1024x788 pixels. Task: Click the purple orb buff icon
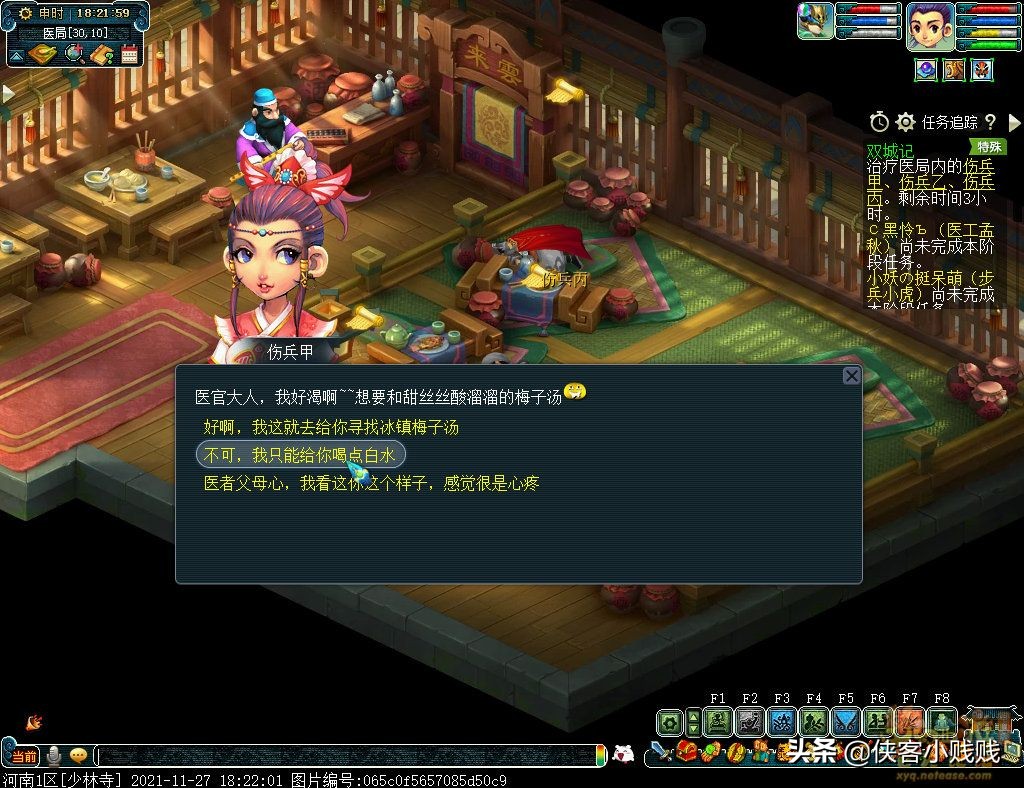tap(925, 69)
